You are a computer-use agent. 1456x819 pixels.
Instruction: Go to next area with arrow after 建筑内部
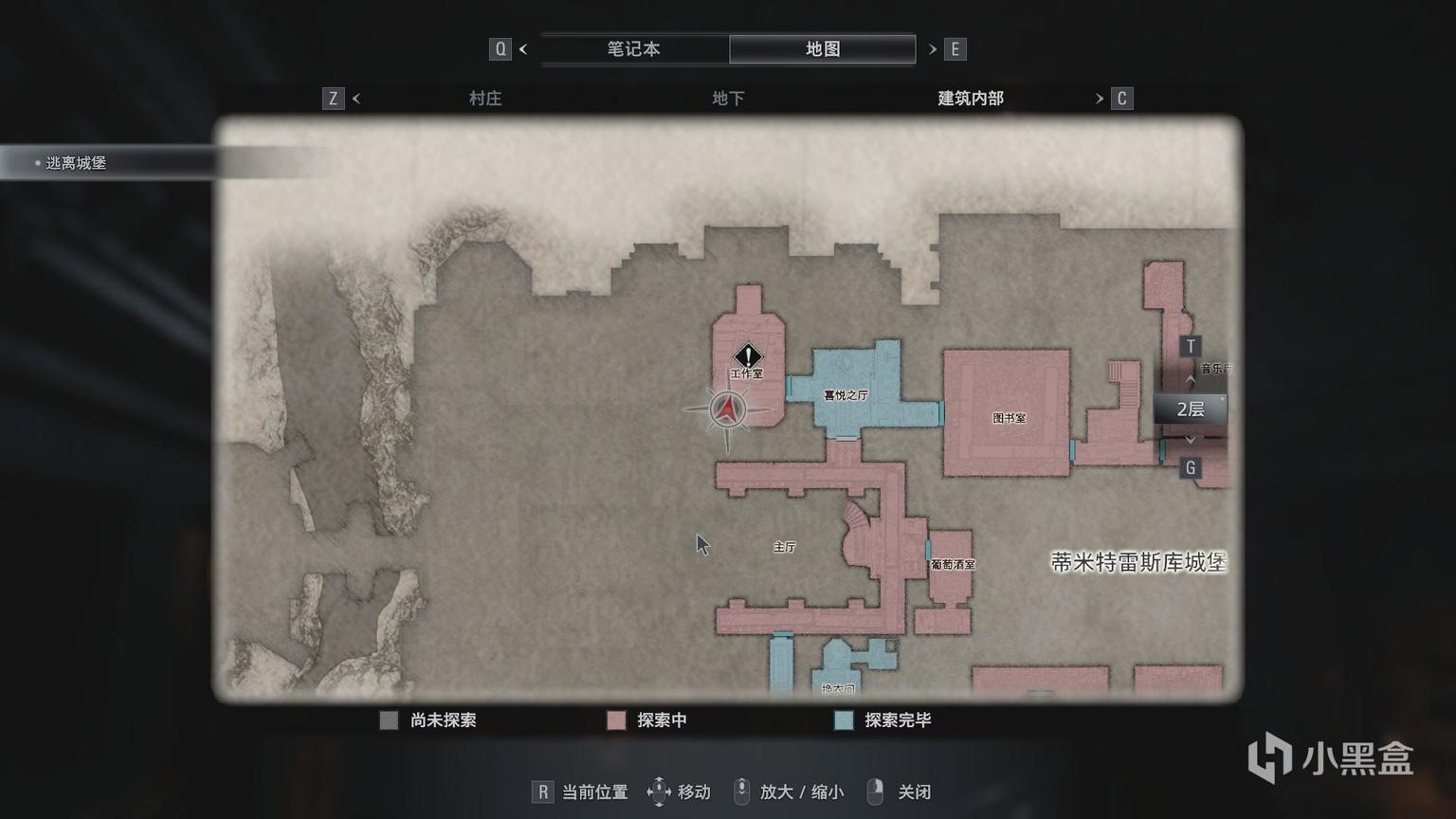[x=1100, y=99]
